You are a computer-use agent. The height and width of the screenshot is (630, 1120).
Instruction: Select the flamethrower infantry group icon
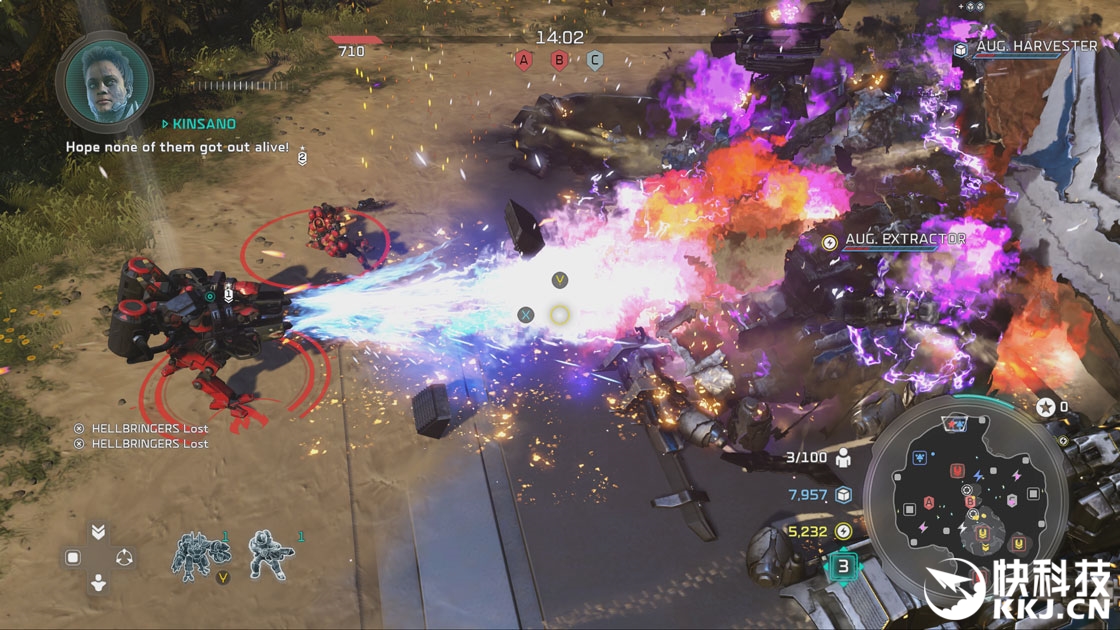268,553
